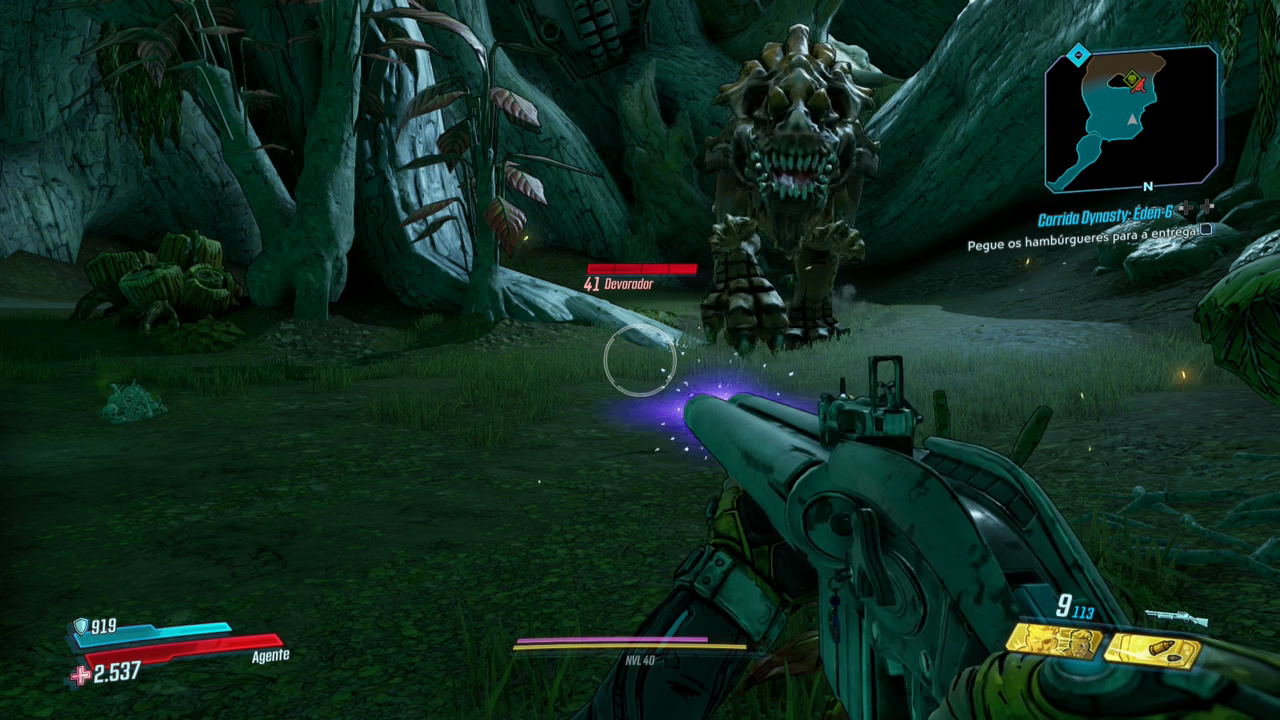1280x720 pixels.
Task: Click the red health cross icon
Action: click(80, 676)
